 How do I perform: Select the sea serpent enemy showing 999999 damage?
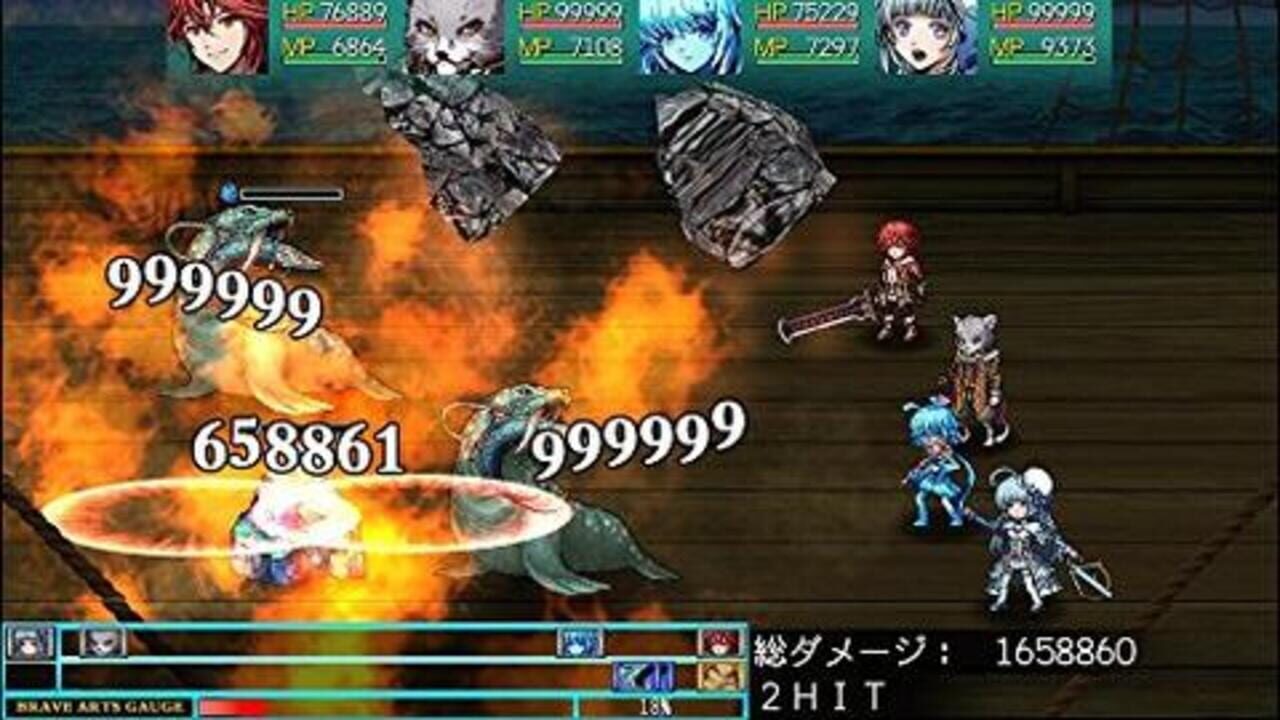coord(520,490)
